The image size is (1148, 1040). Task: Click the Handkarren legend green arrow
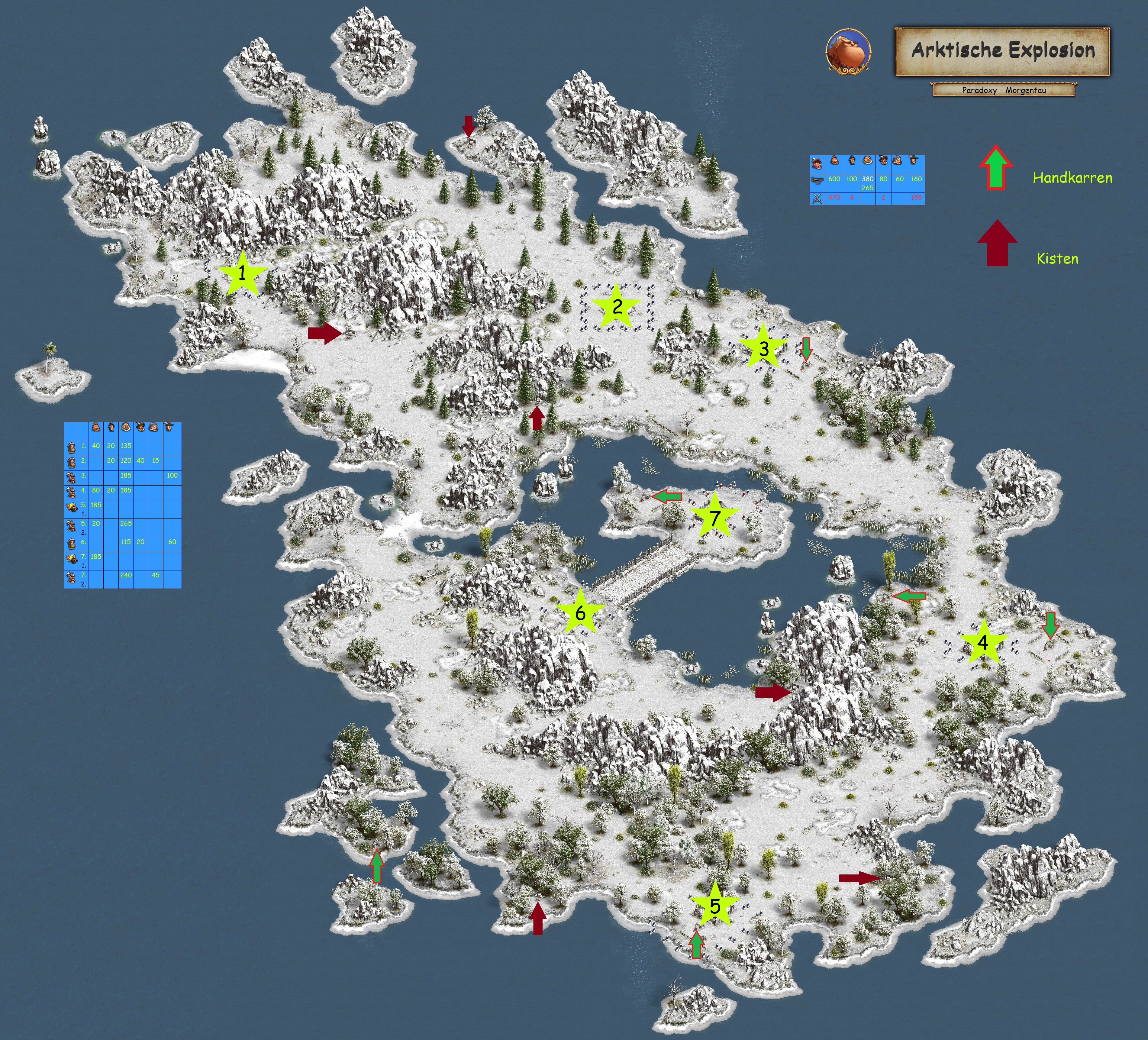tap(995, 168)
